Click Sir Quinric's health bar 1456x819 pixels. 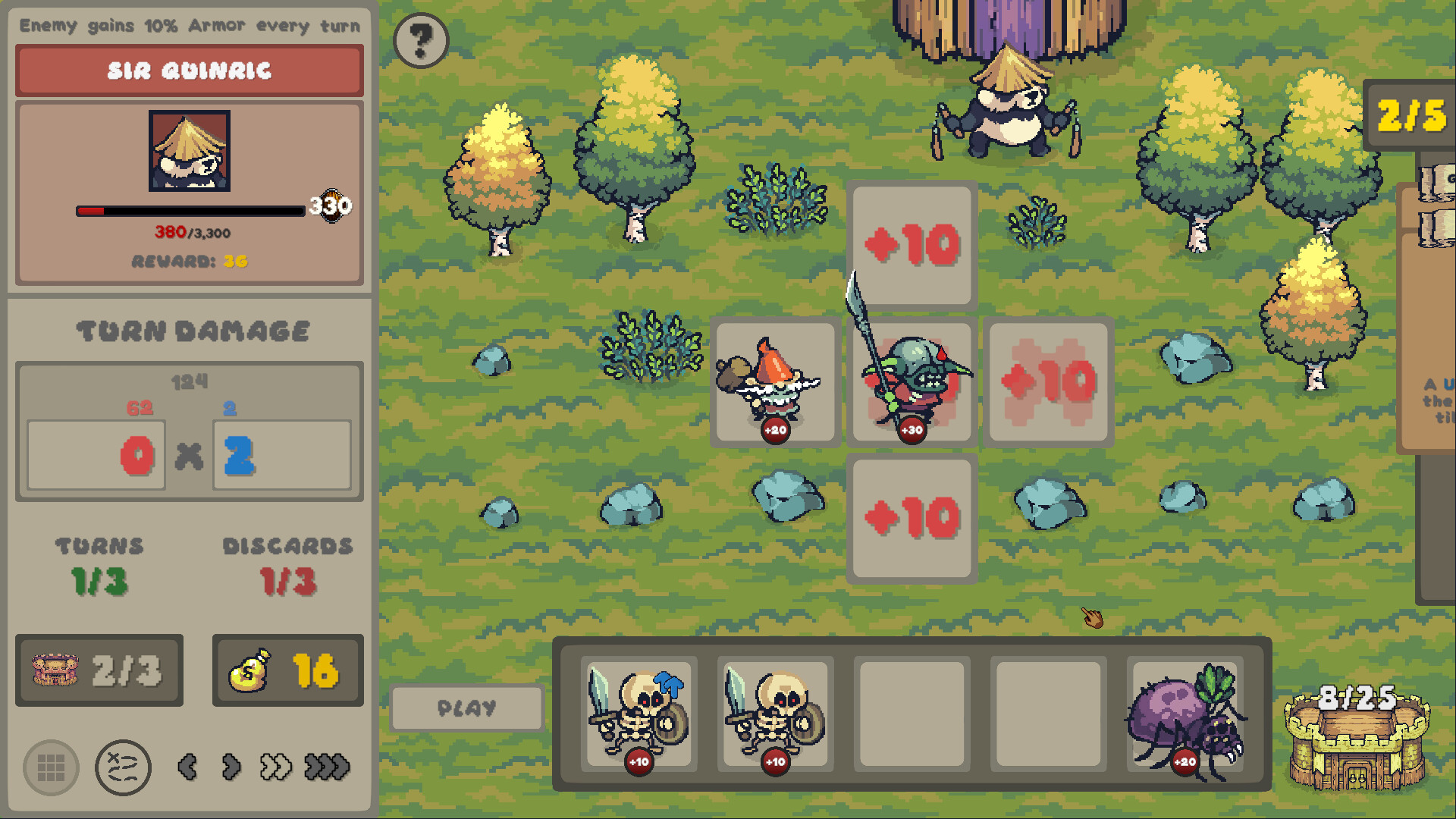click(x=190, y=212)
